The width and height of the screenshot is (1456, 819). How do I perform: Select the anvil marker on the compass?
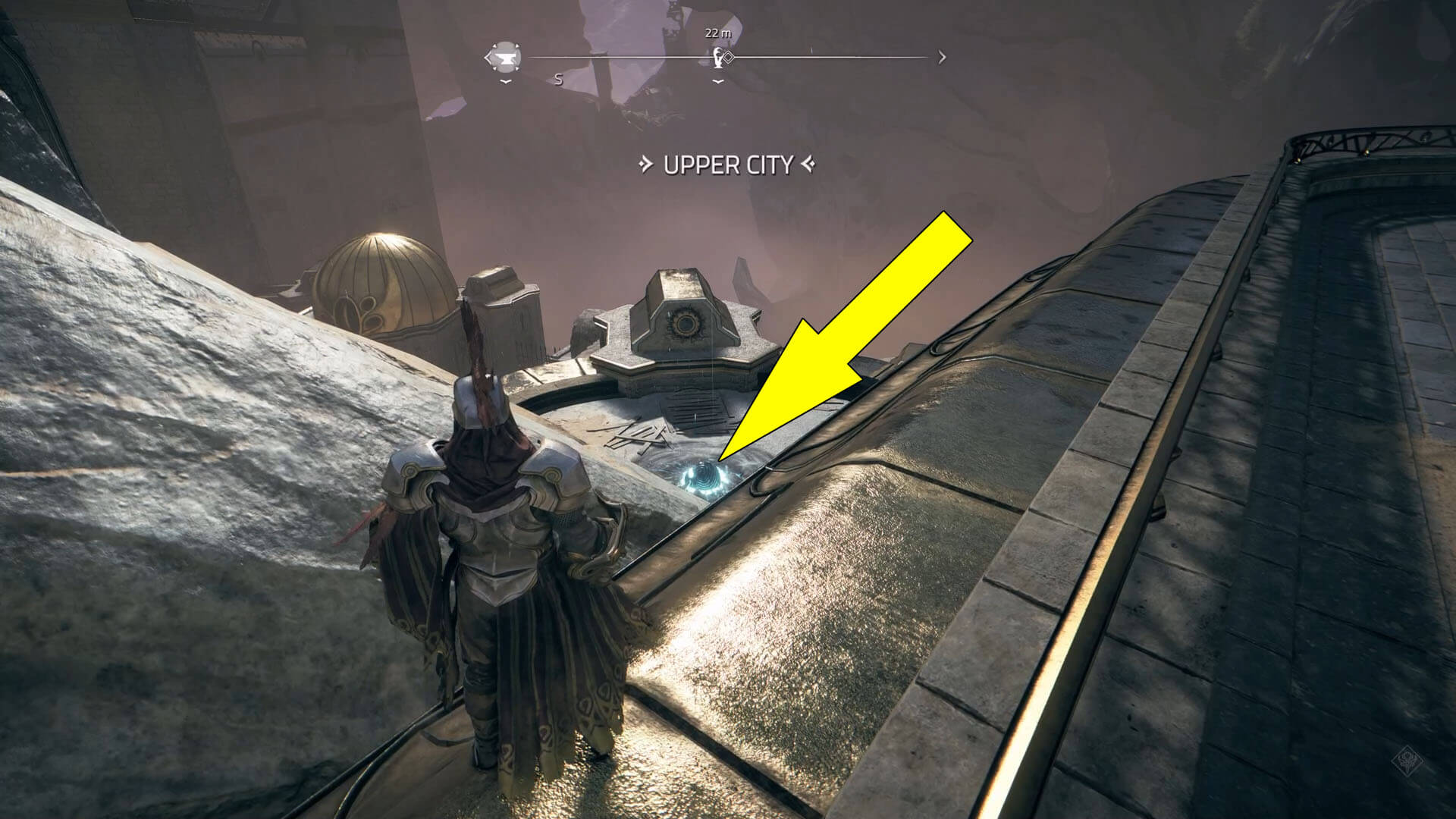tap(506, 57)
